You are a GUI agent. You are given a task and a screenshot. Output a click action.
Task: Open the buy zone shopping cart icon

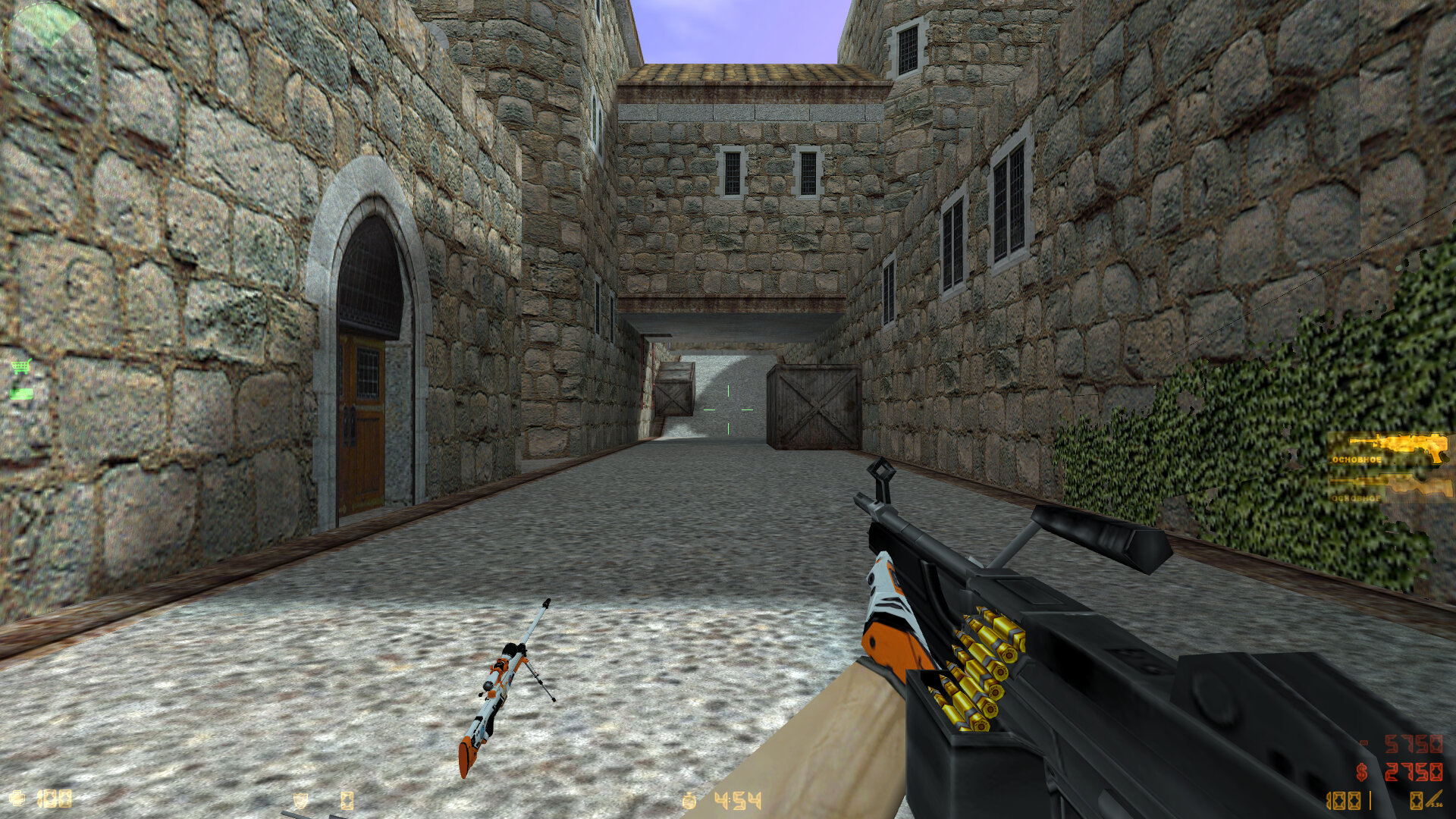pos(20,368)
